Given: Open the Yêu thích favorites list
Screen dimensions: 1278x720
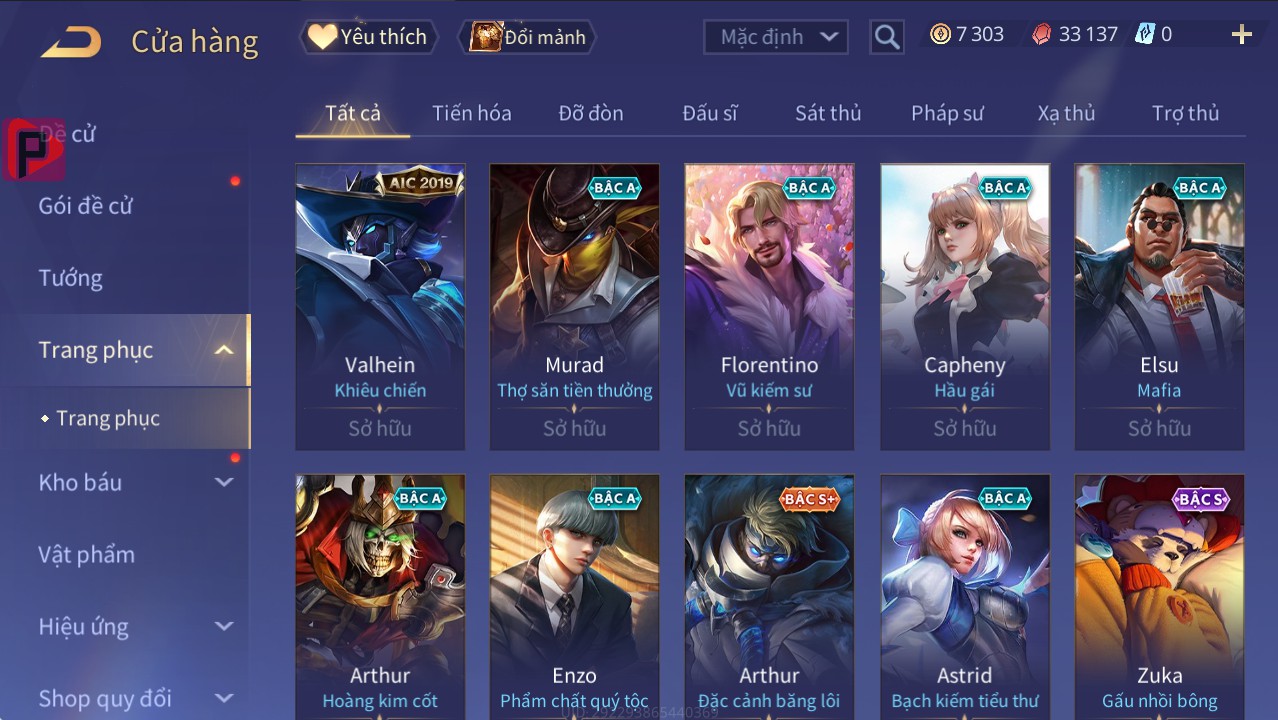Looking at the screenshot, I should coord(367,37).
